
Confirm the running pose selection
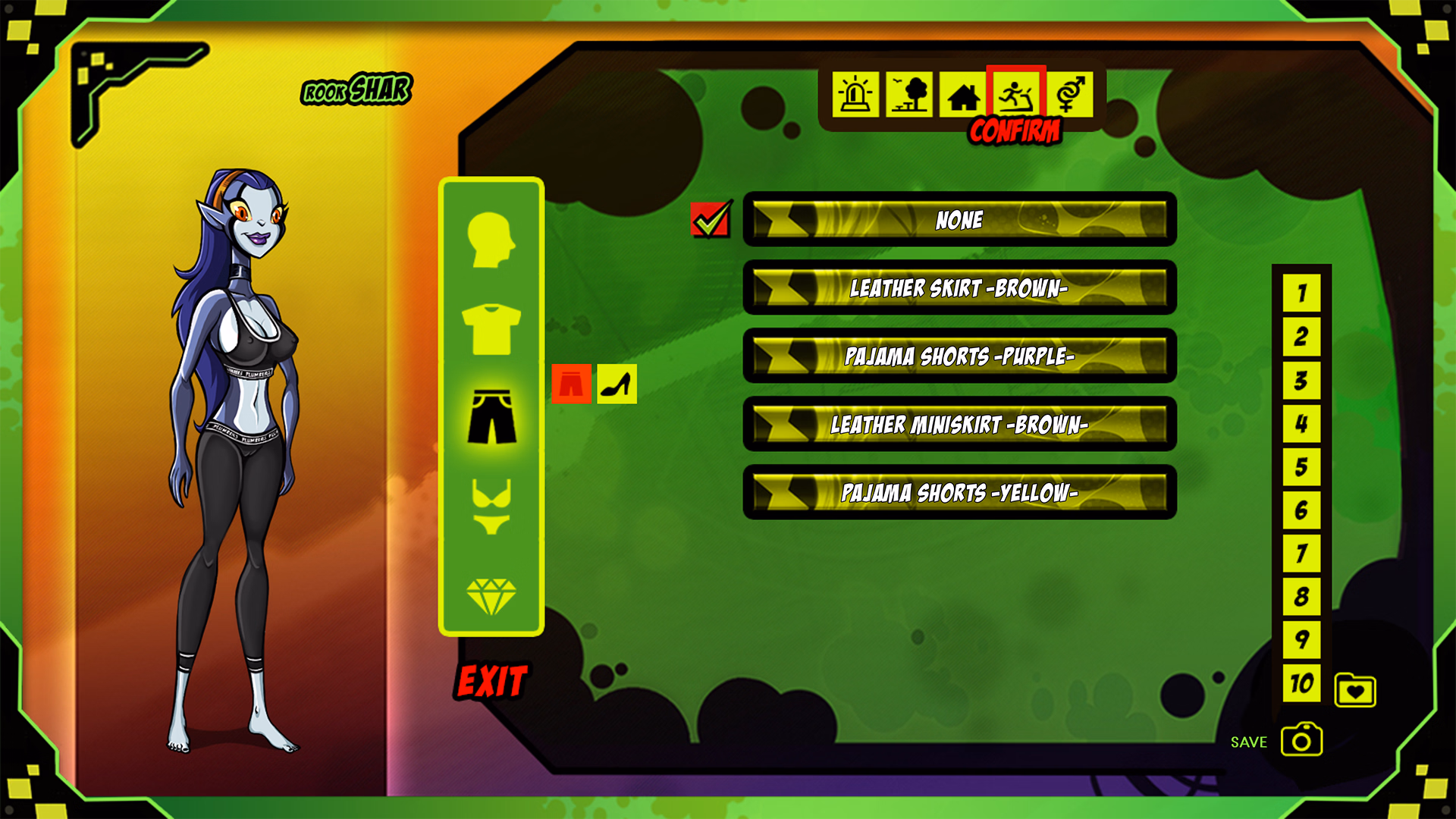[x=1018, y=95]
